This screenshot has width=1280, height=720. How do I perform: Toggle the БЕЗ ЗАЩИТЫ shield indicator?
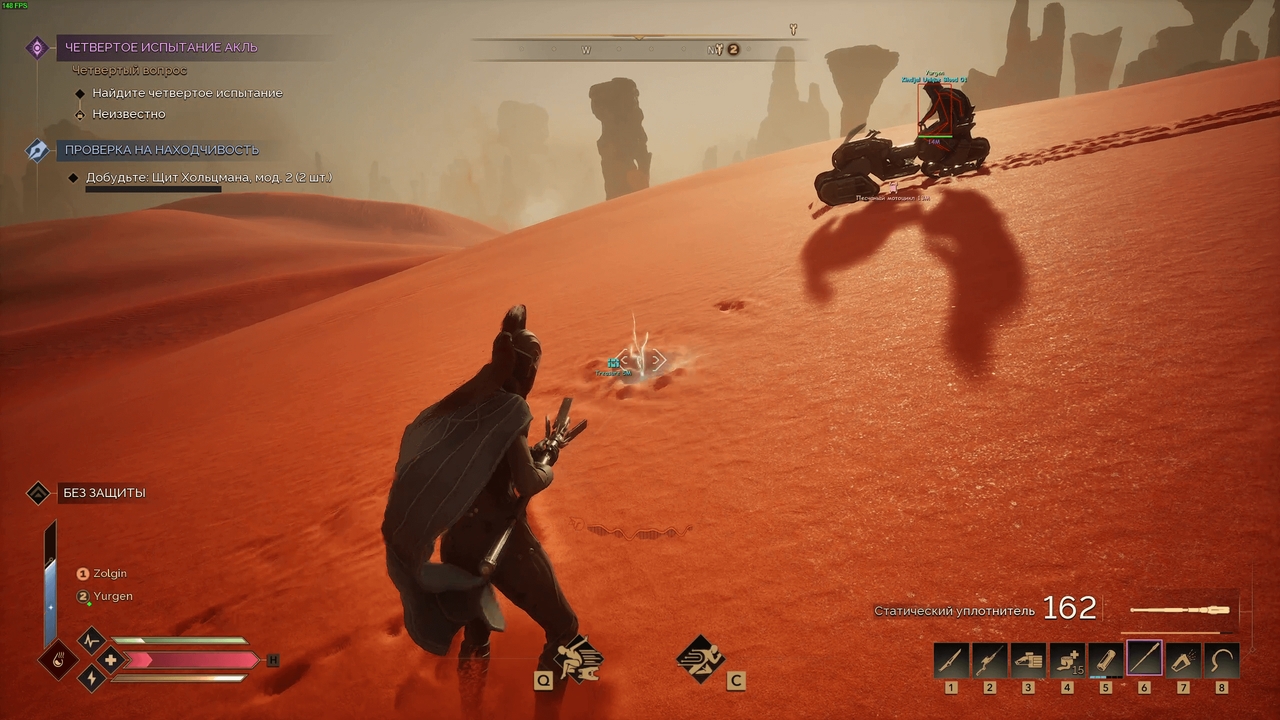point(38,492)
